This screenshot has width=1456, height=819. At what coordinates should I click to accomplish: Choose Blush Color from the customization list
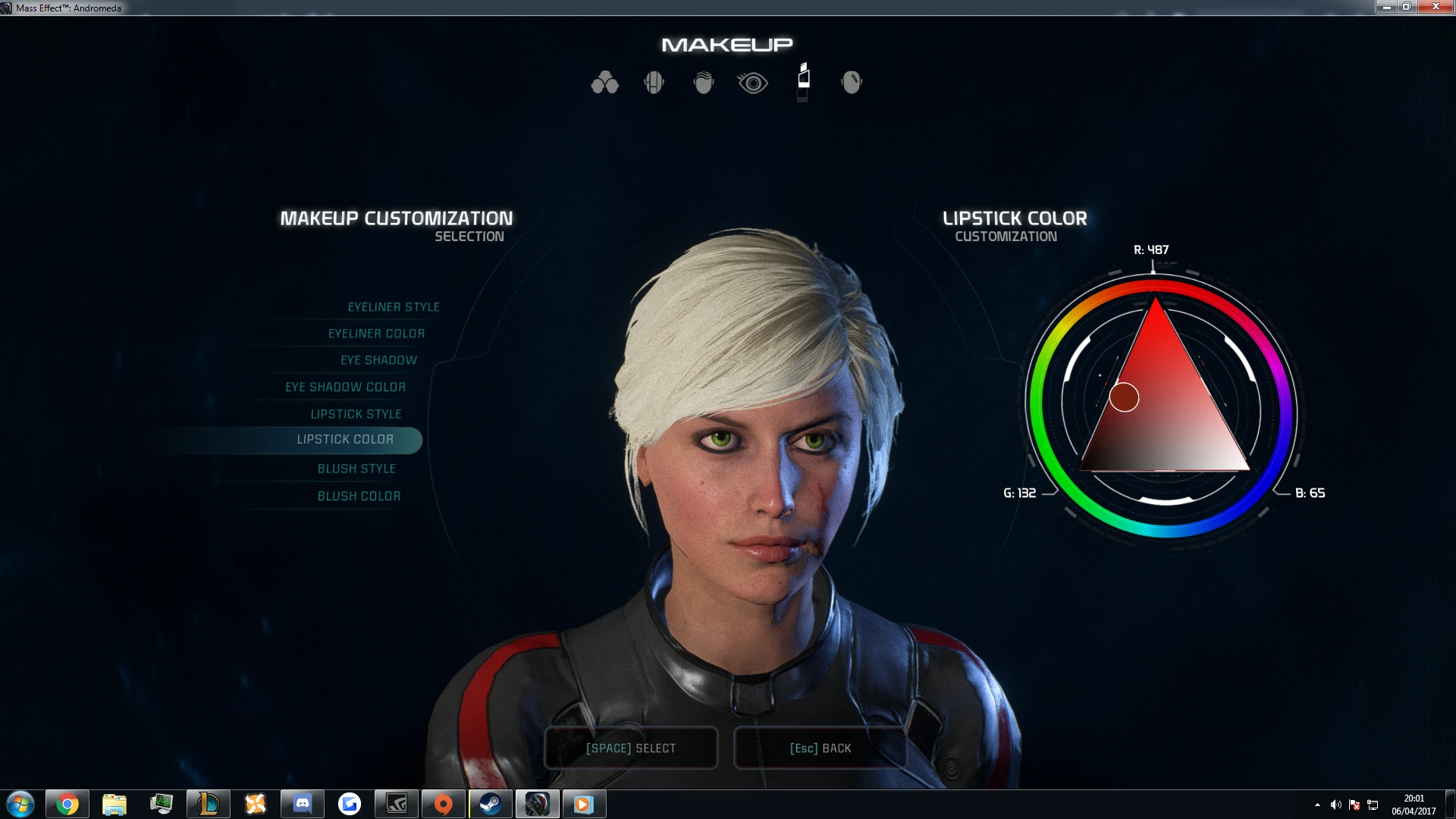click(x=359, y=495)
